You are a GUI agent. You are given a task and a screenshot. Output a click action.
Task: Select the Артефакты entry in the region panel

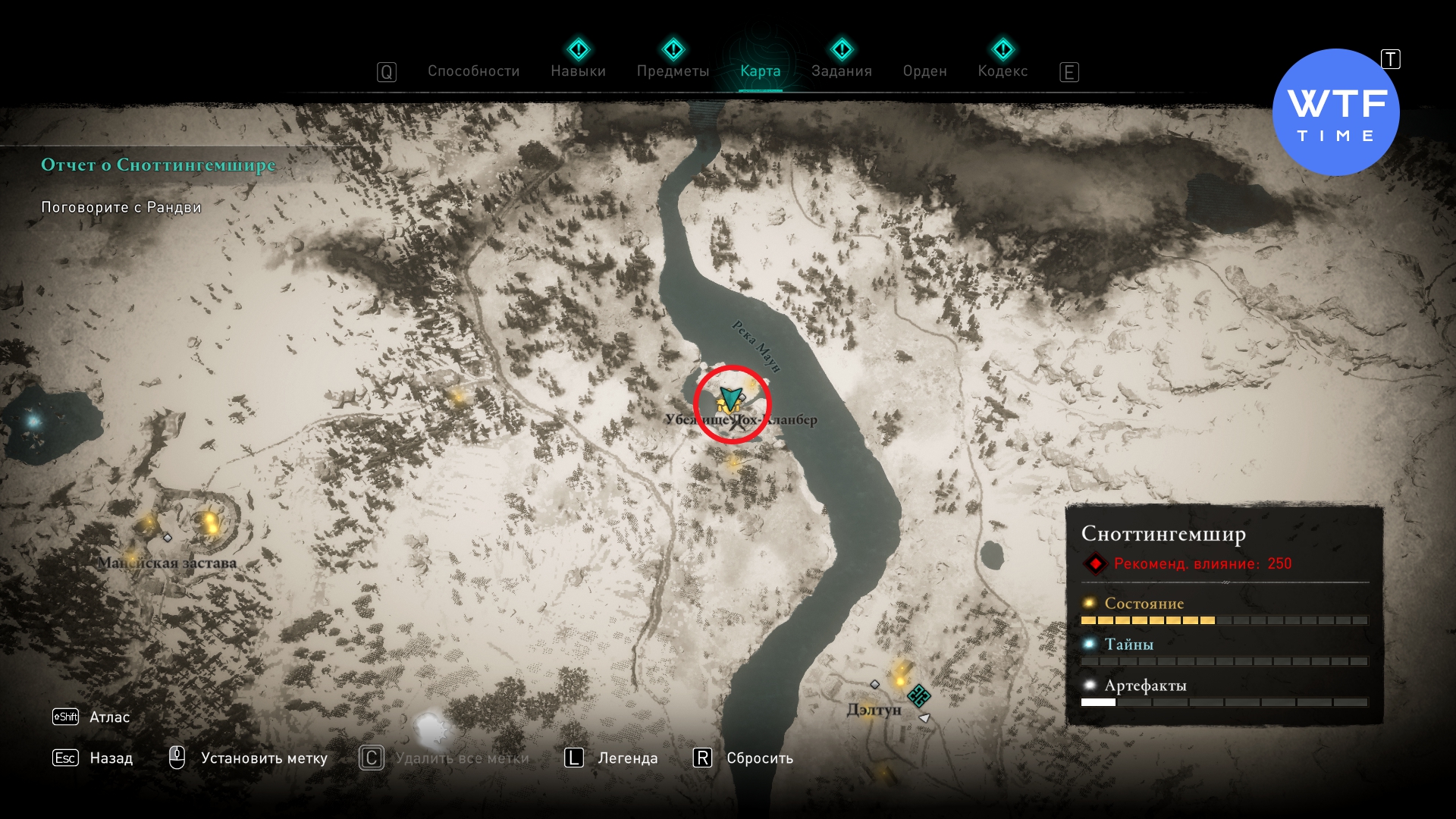coord(1145,686)
